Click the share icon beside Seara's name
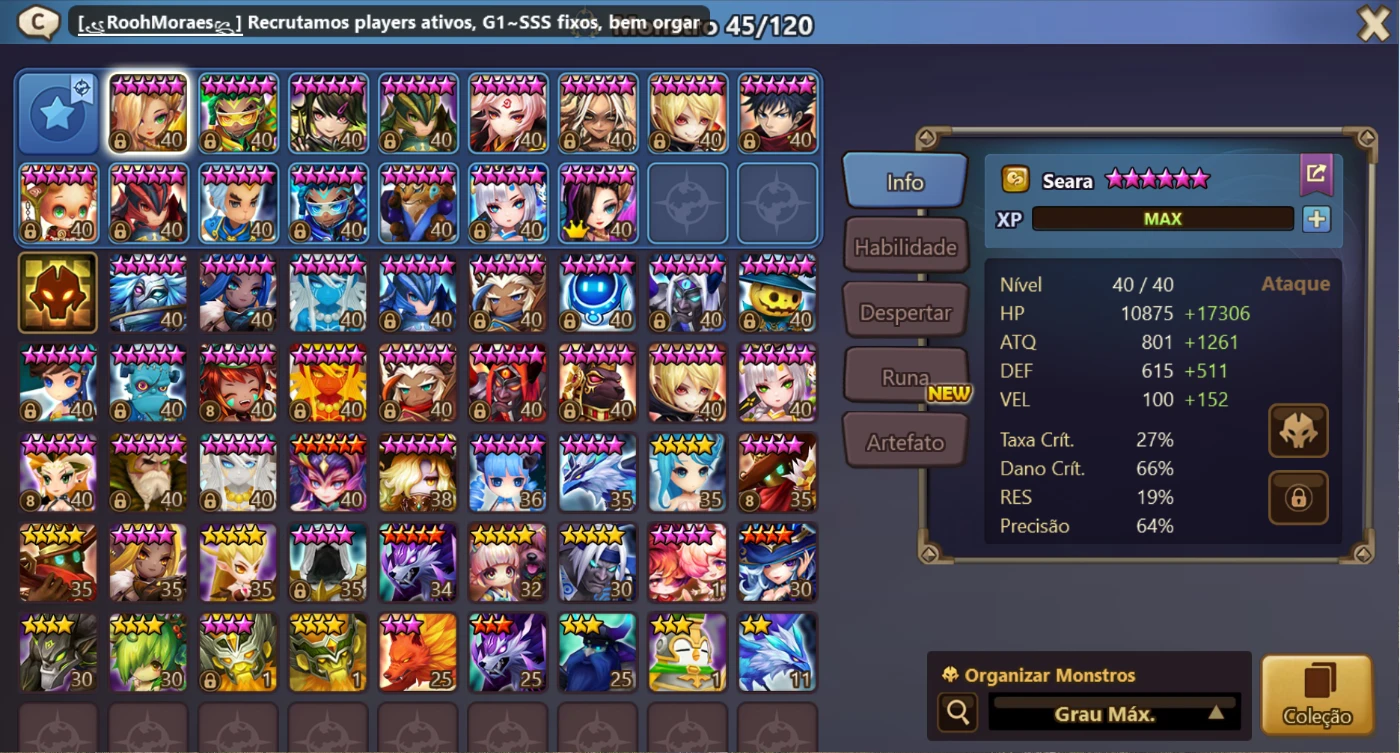This screenshot has height=753, width=1400. click(1317, 174)
